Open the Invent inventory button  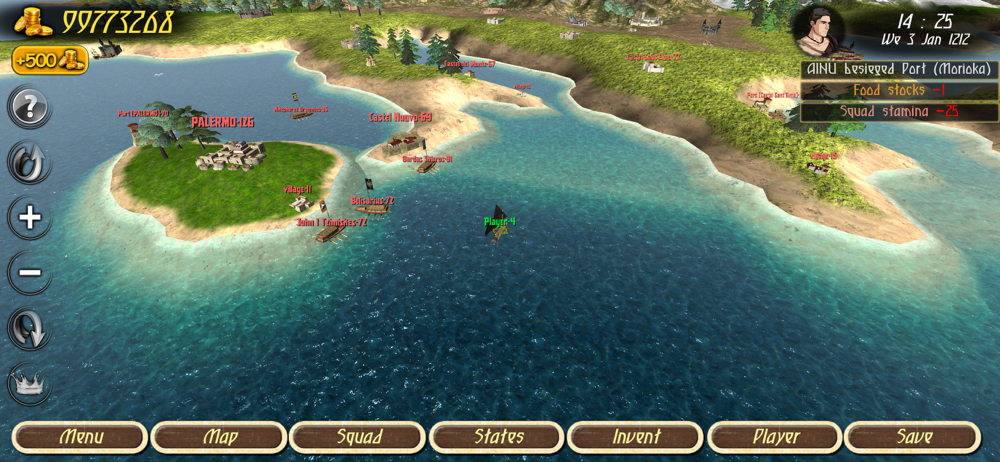(x=635, y=437)
